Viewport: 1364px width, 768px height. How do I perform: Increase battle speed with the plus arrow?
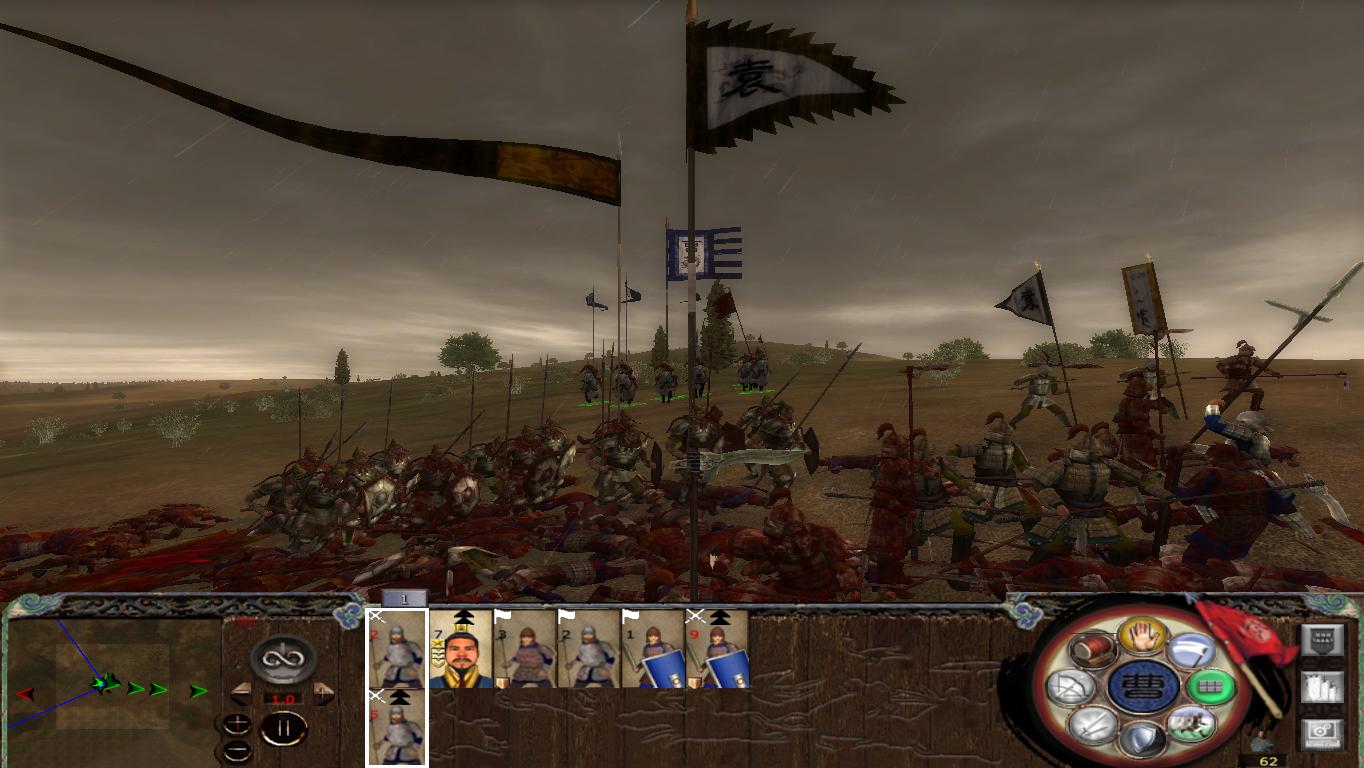[x=322, y=694]
